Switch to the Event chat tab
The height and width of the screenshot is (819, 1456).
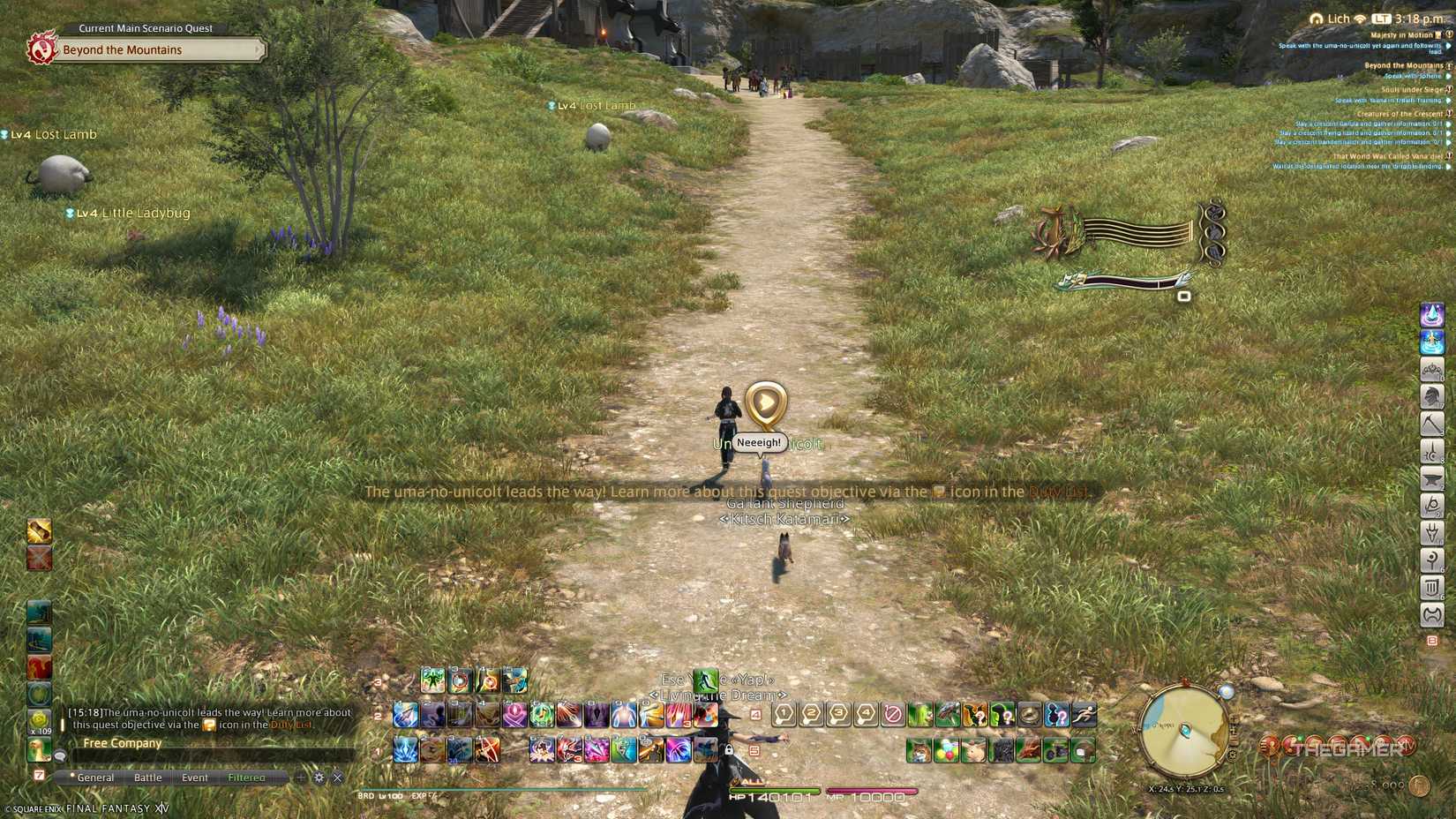[x=195, y=778]
